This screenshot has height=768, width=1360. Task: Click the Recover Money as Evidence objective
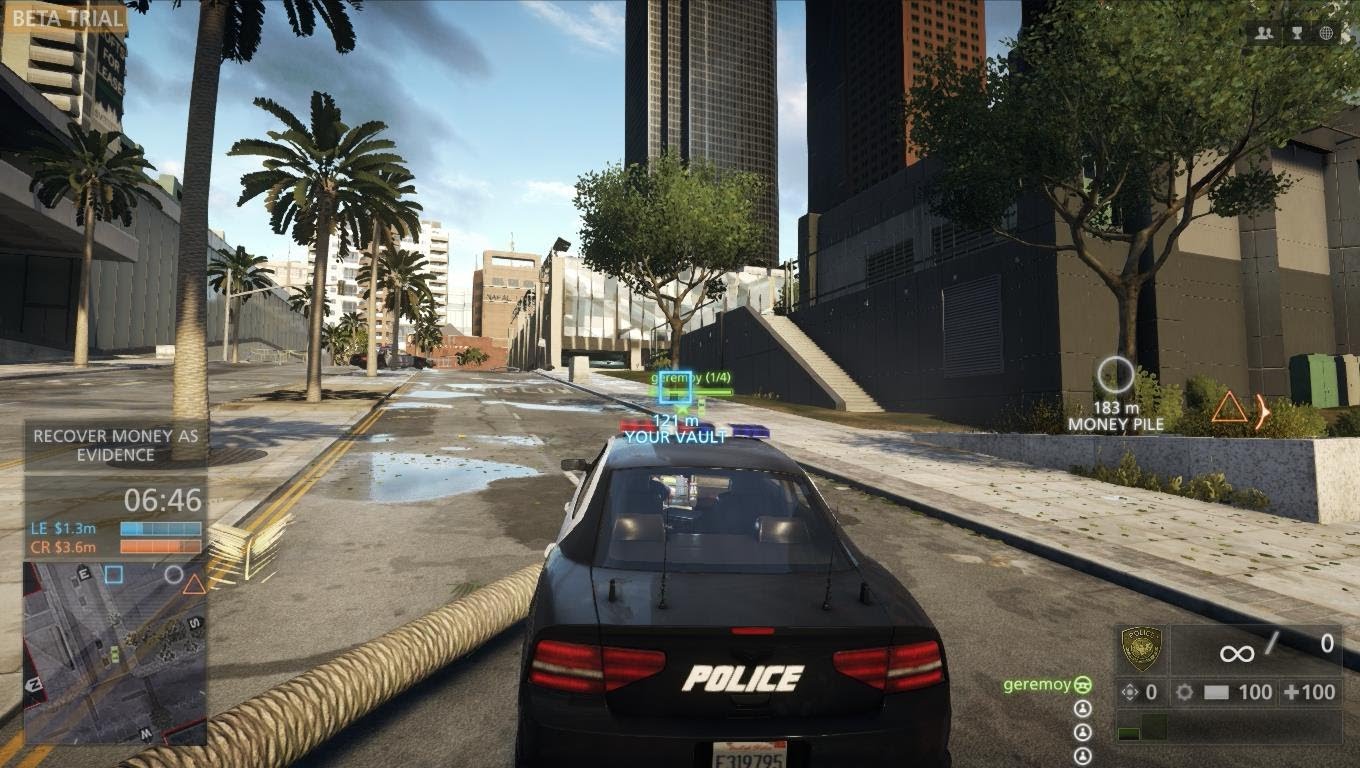pos(116,445)
